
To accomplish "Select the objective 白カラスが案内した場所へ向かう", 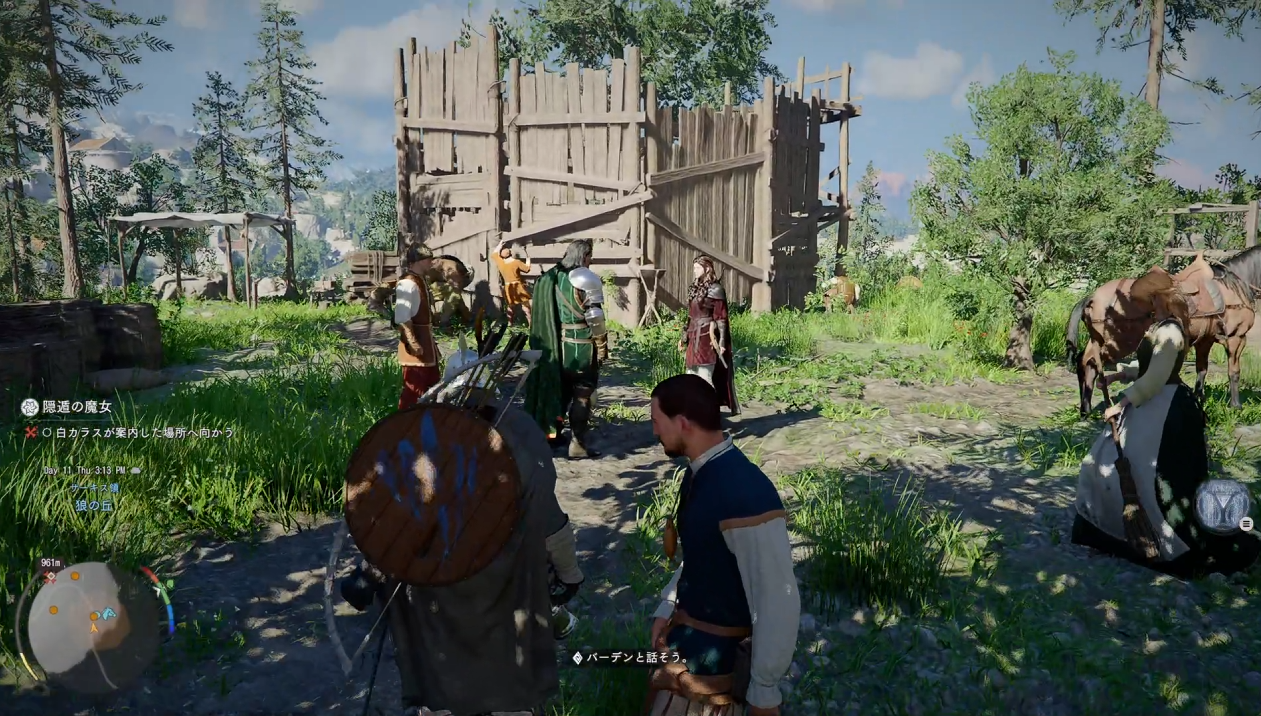I will click(140, 432).
